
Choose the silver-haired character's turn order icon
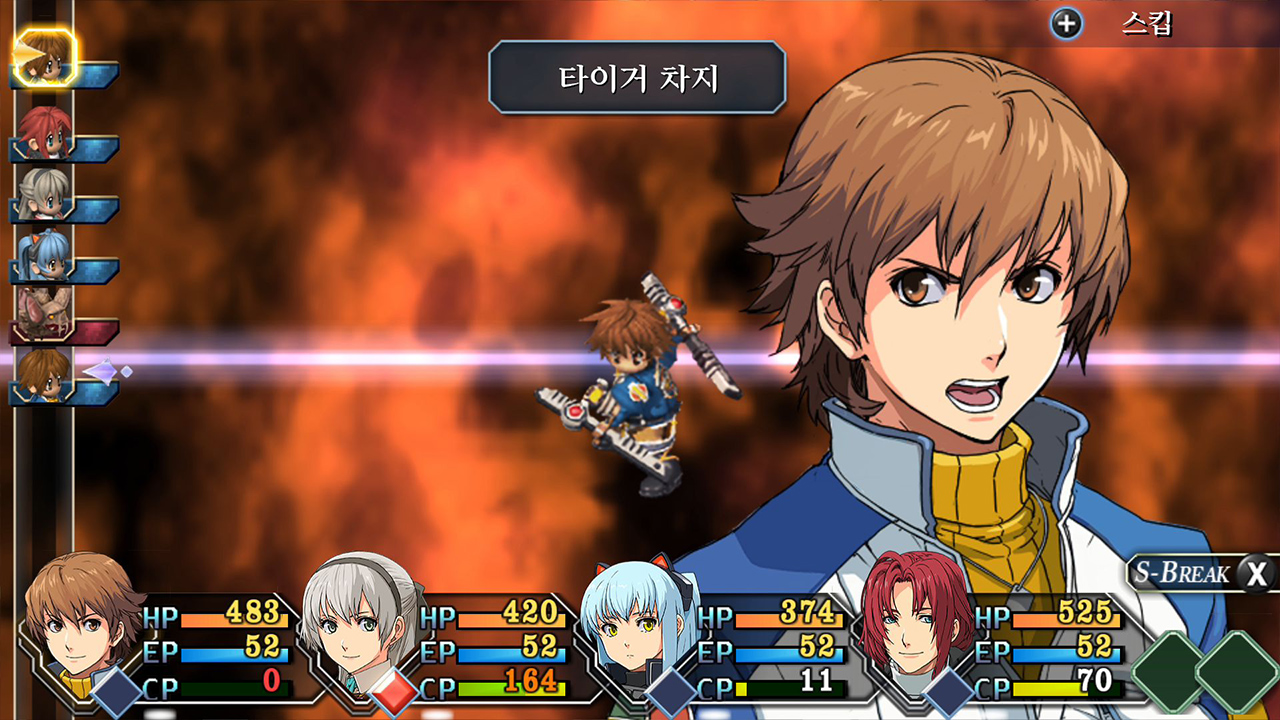pyautogui.click(x=45, y=193)
